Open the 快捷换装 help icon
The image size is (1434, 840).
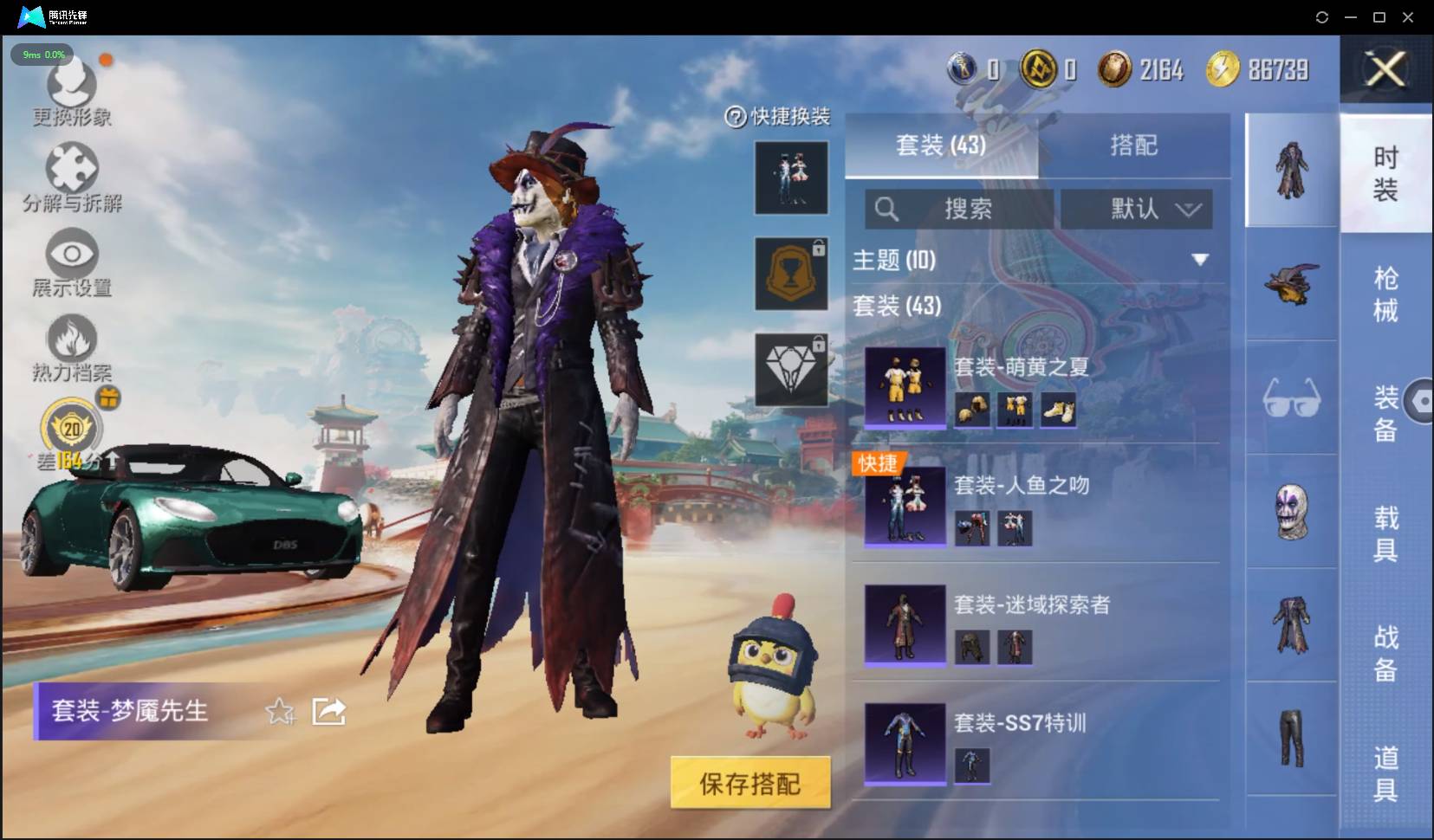[x=736, y=115]
